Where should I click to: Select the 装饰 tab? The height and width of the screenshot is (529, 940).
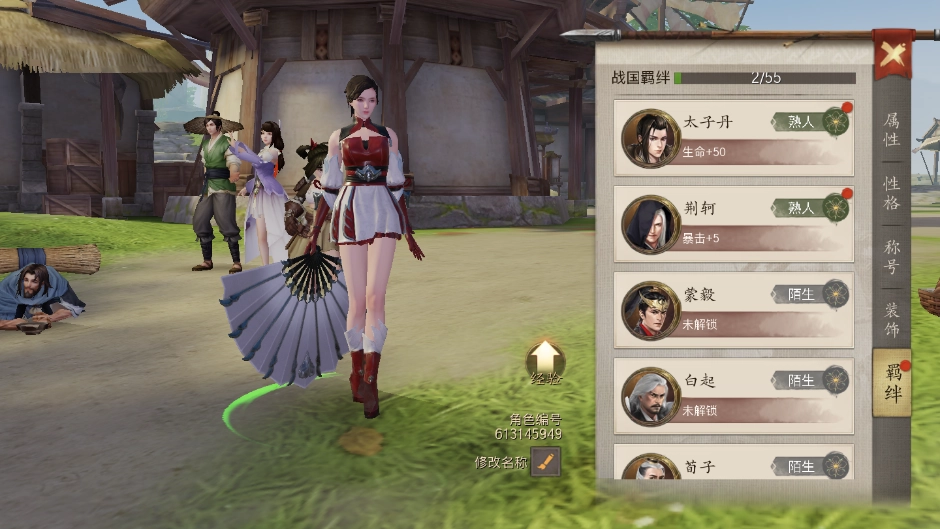pos(891,320)
